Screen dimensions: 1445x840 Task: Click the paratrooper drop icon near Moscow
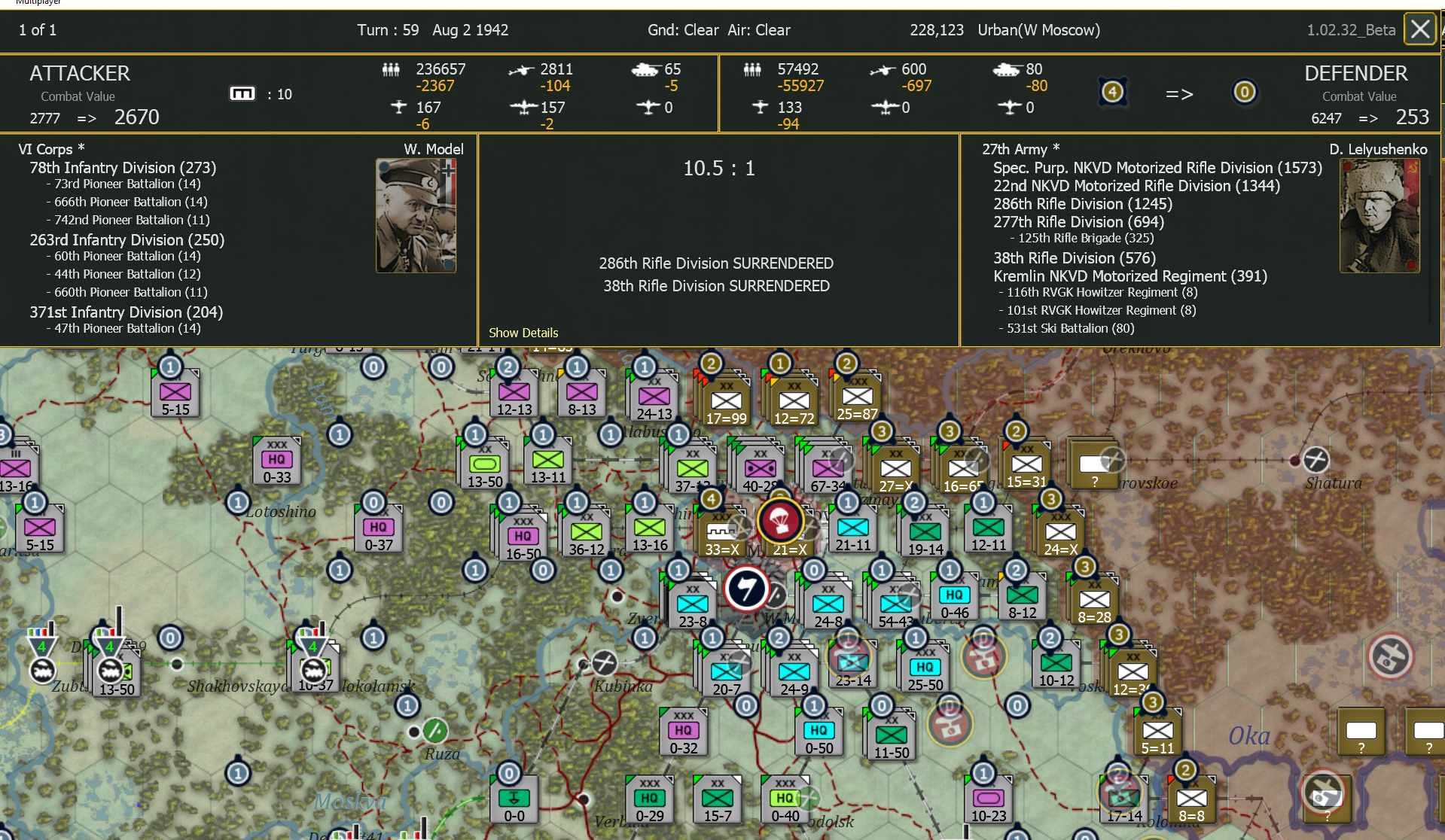click(782, 522)
